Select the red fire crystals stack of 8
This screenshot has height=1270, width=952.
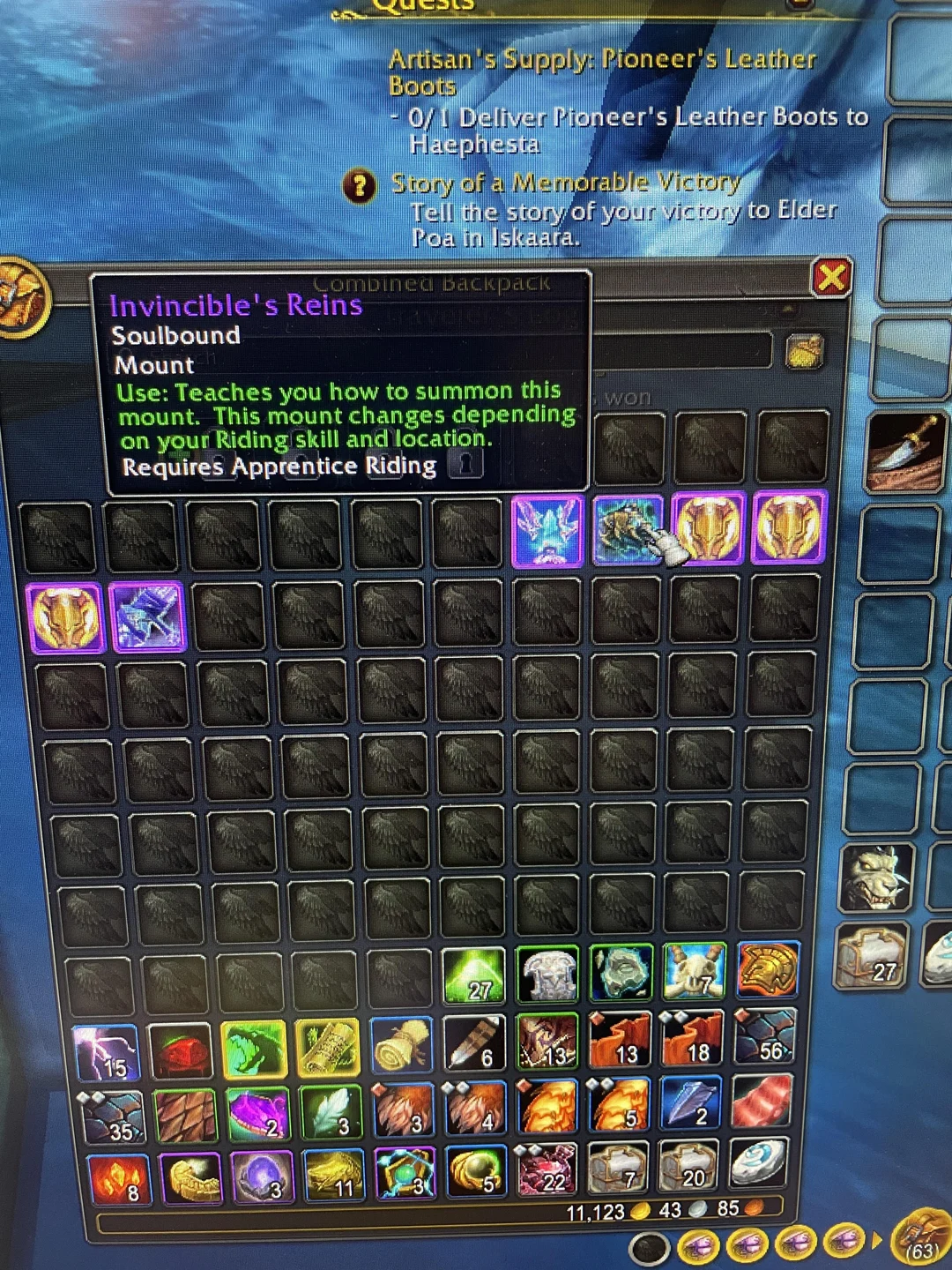120,1180
